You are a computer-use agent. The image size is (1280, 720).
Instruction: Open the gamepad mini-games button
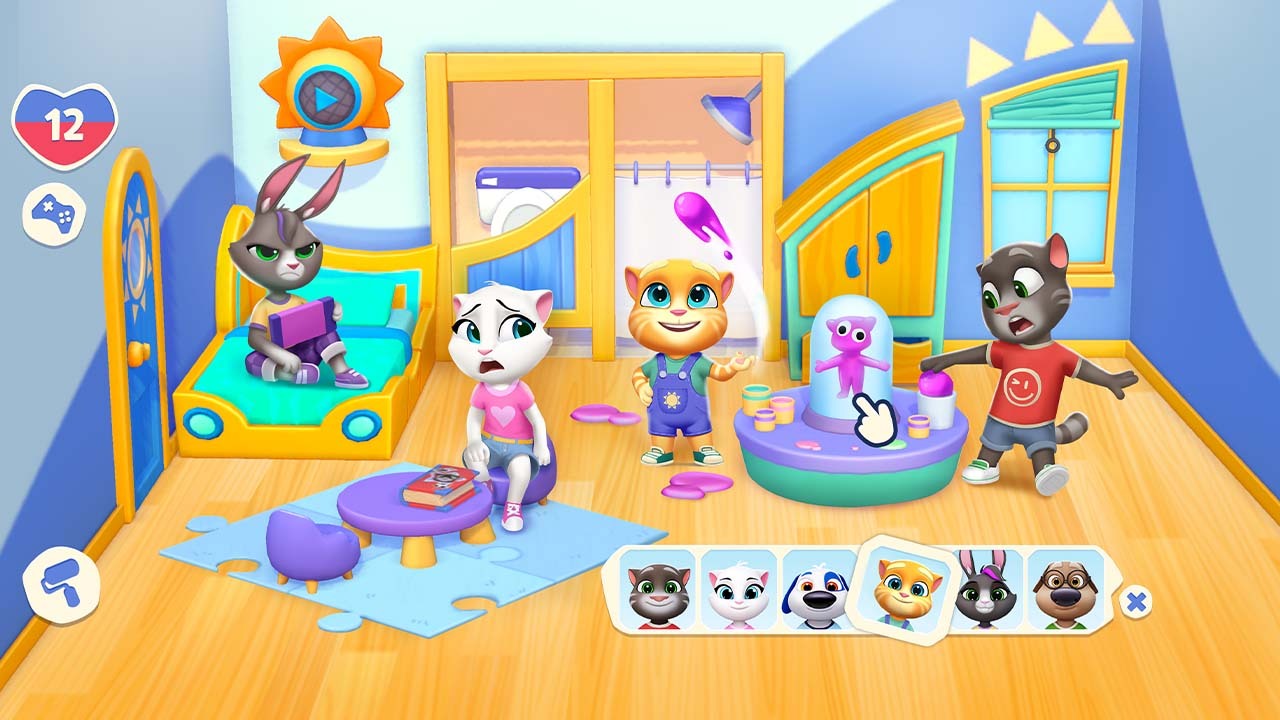pyautogui.click(x=54, y=214)
